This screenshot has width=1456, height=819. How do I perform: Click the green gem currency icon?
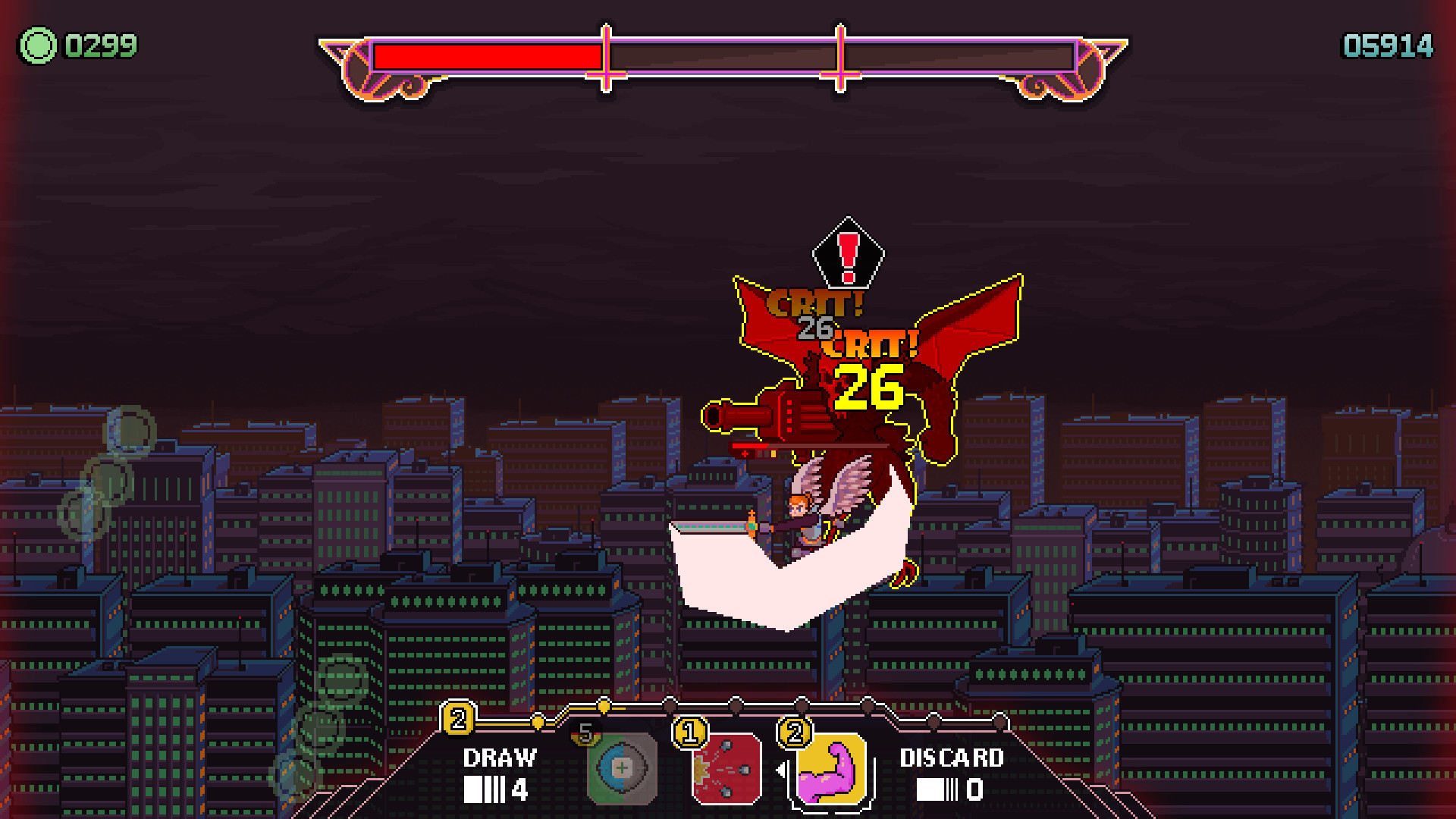point(37,47)
